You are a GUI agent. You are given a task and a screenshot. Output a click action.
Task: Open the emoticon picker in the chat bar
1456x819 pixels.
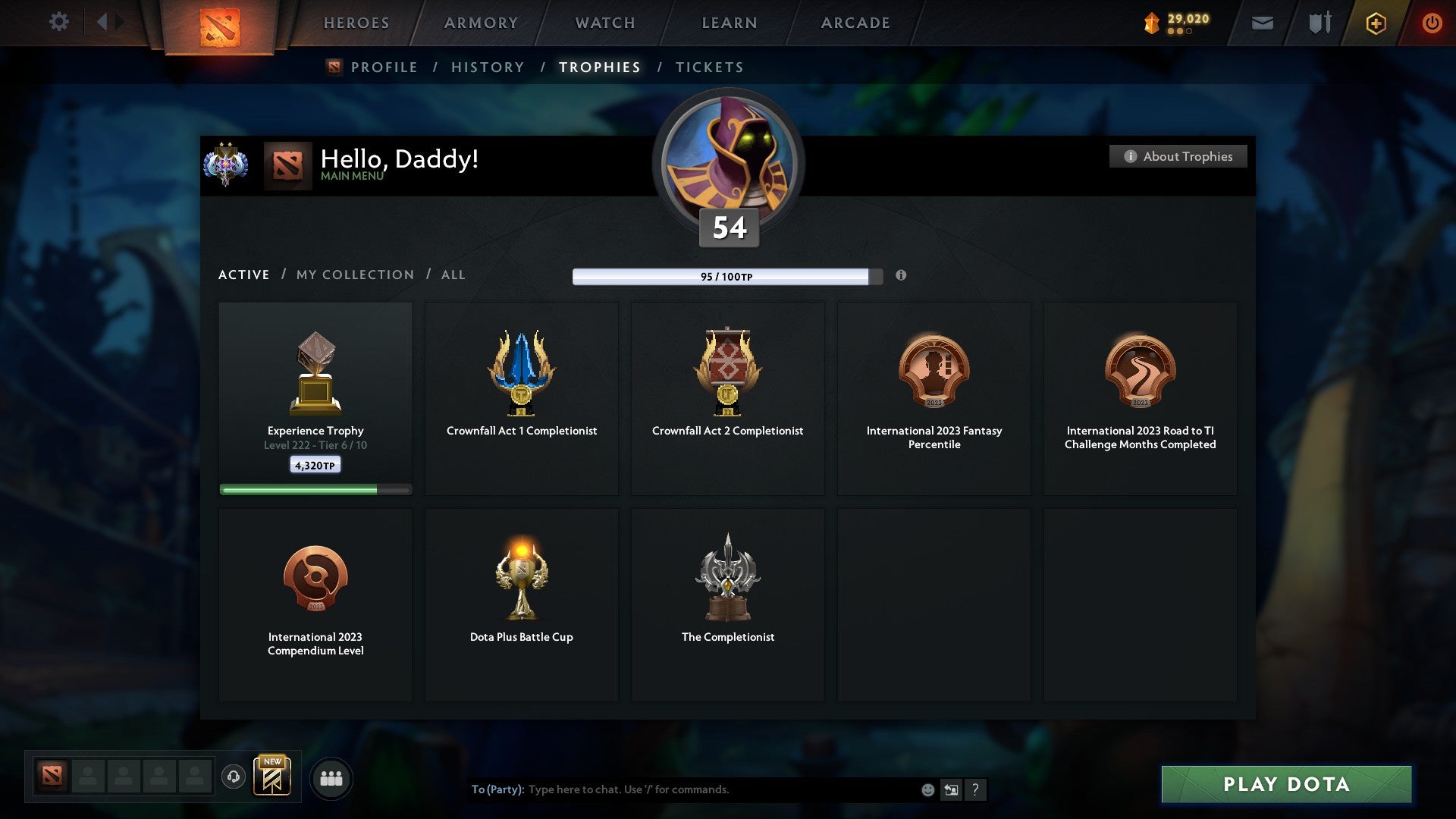[927, 789]
